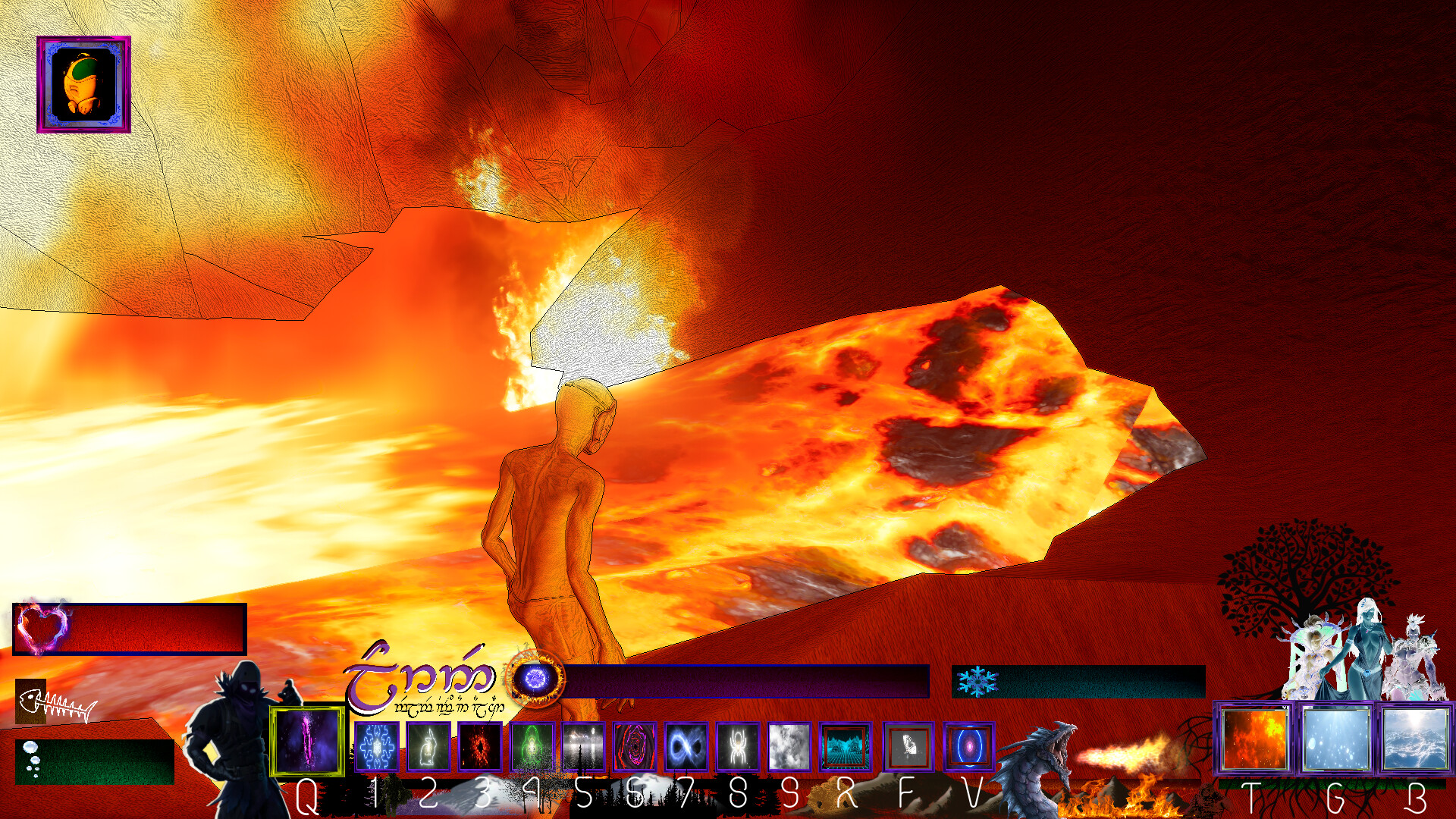Trigger the pink vortex ability in slot 6
1456x819 pixels.
635,747
